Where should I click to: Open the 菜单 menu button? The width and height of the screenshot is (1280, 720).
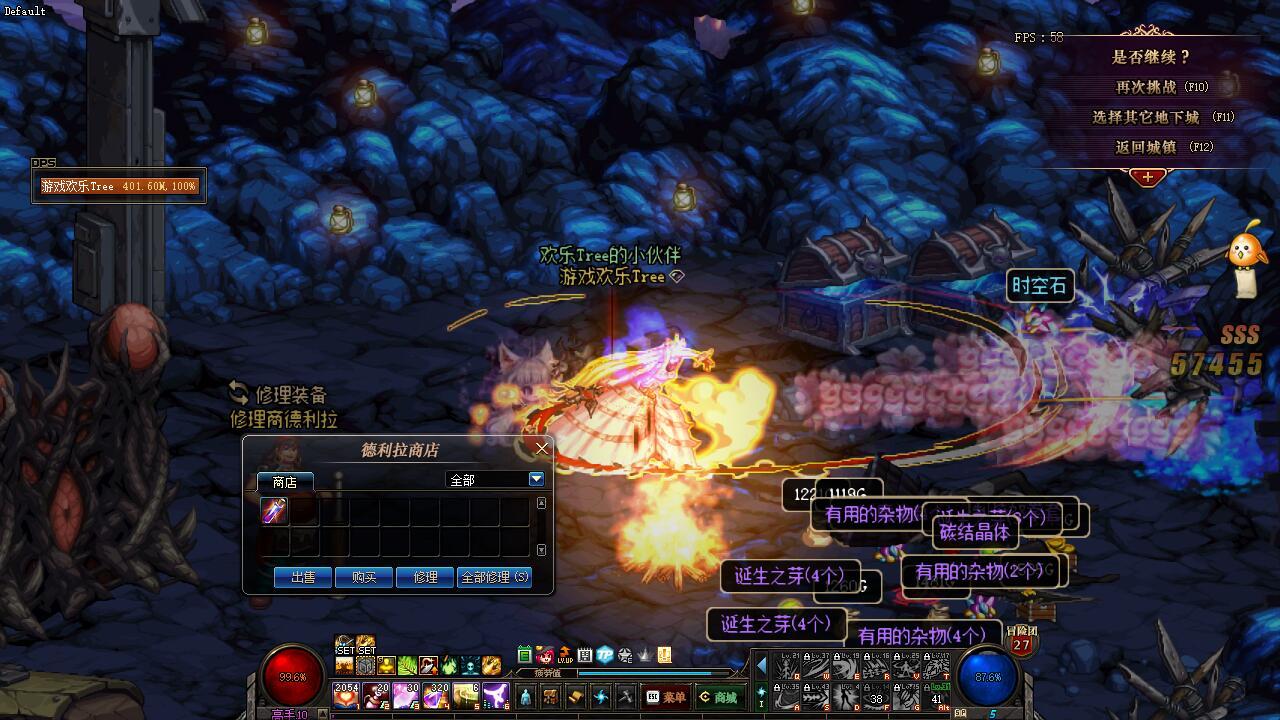point(667,697)
